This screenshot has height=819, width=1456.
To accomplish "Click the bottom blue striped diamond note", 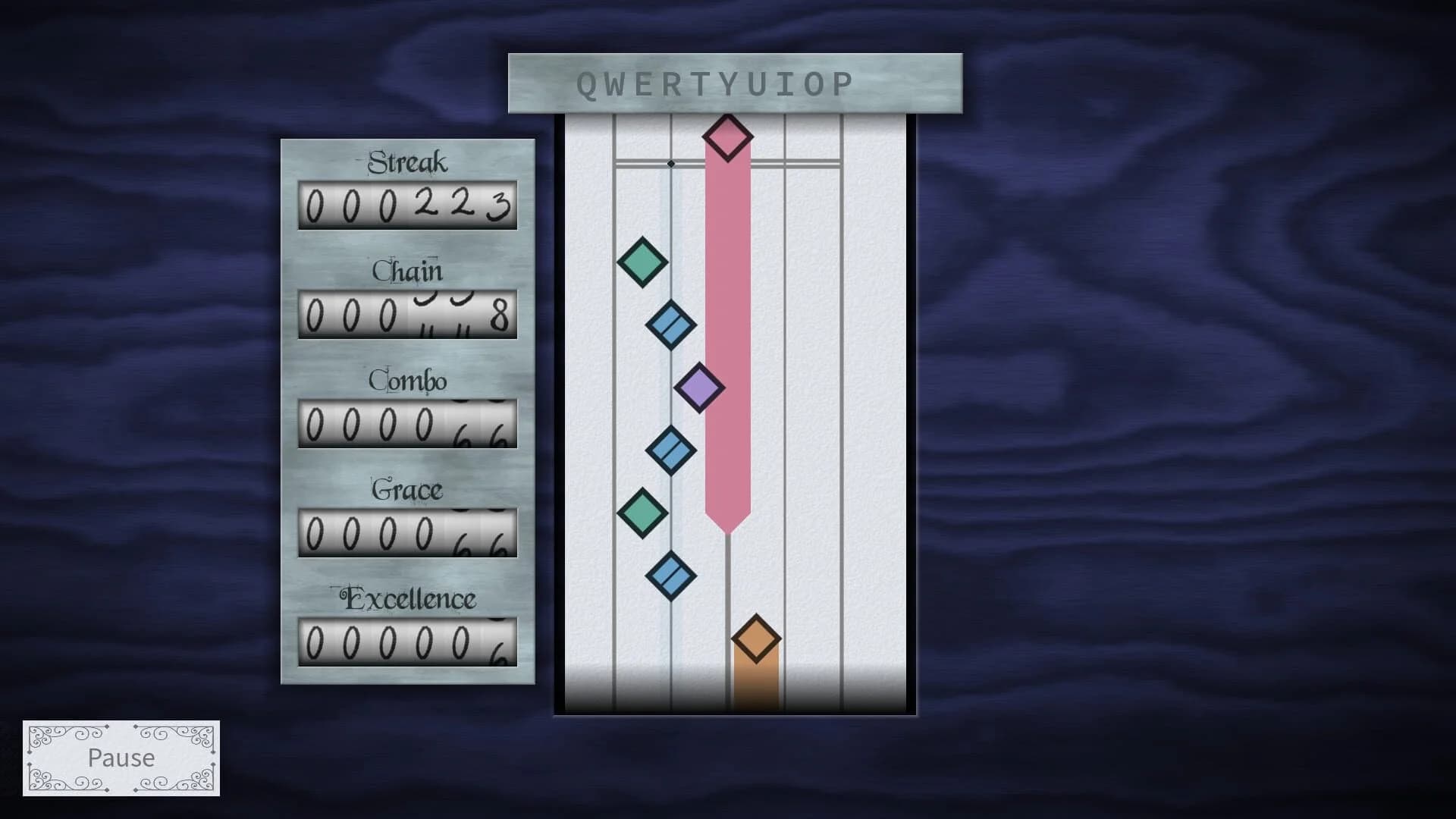I will click(x=671, y=576).
